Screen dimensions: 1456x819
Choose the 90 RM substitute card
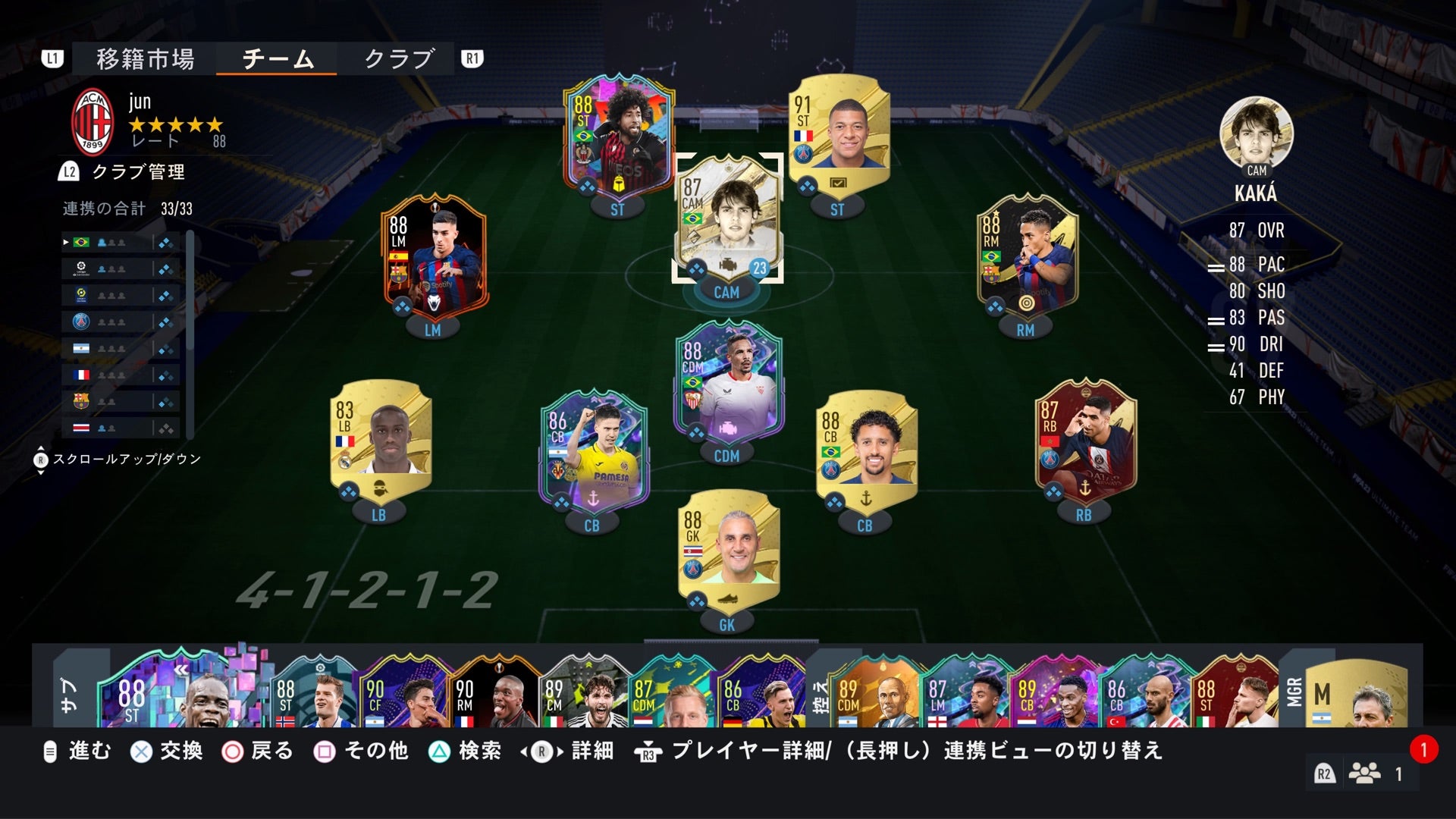(494, 692)
